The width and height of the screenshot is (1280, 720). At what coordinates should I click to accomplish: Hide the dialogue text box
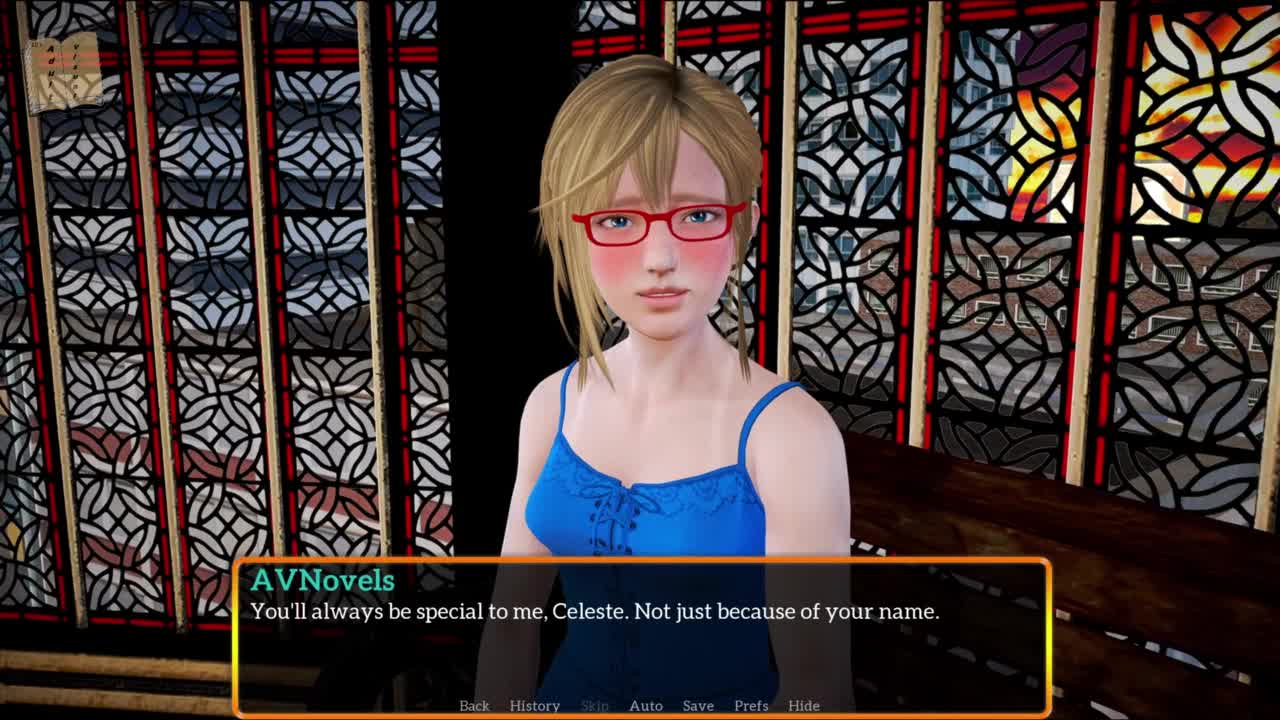(x=803, y=706)
